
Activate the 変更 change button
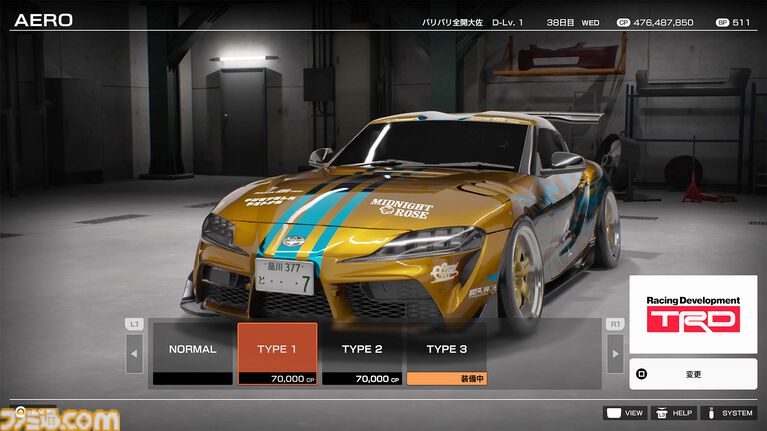pos(693,374)
